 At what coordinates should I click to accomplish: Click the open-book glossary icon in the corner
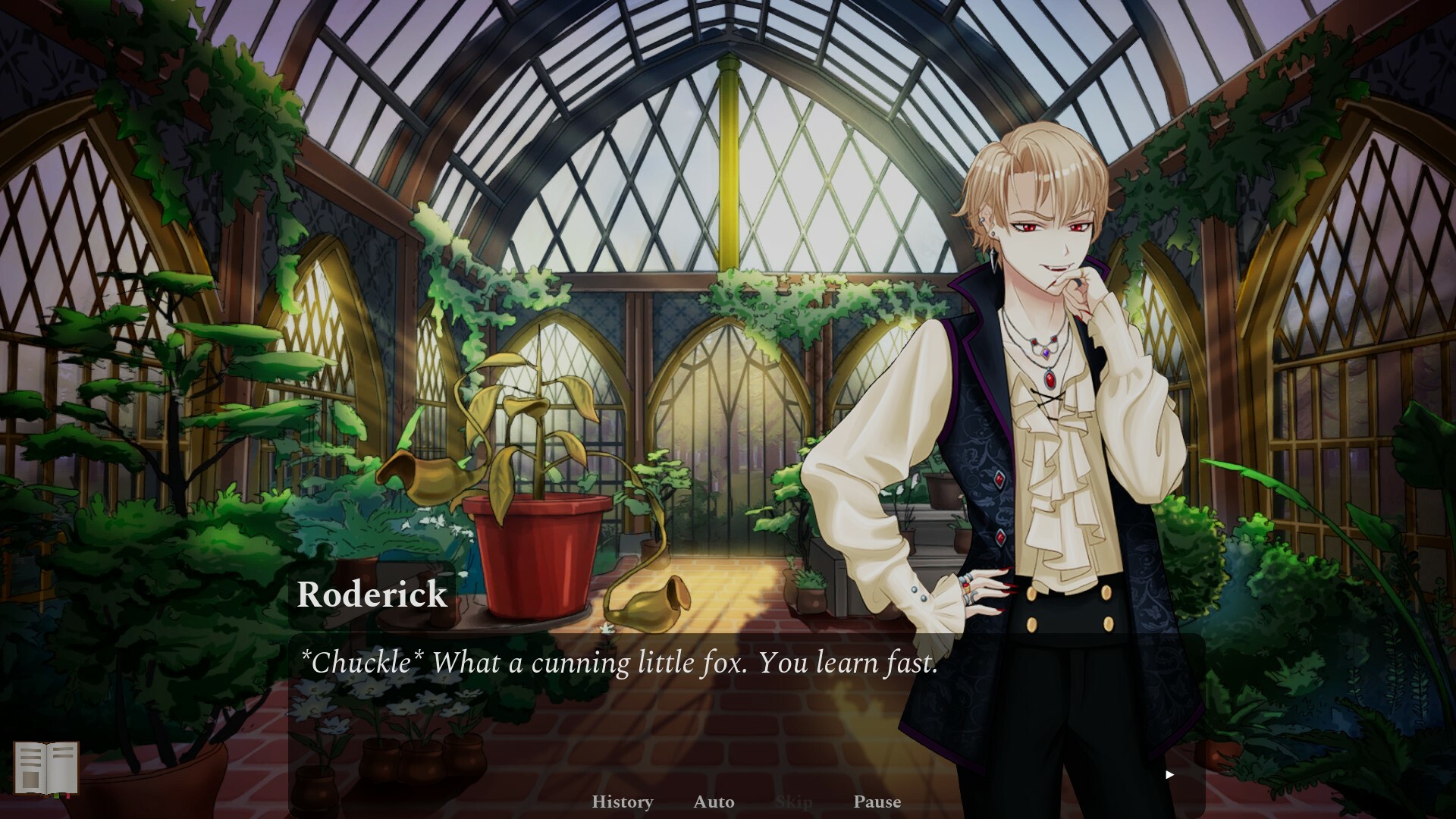click(46, 768)
